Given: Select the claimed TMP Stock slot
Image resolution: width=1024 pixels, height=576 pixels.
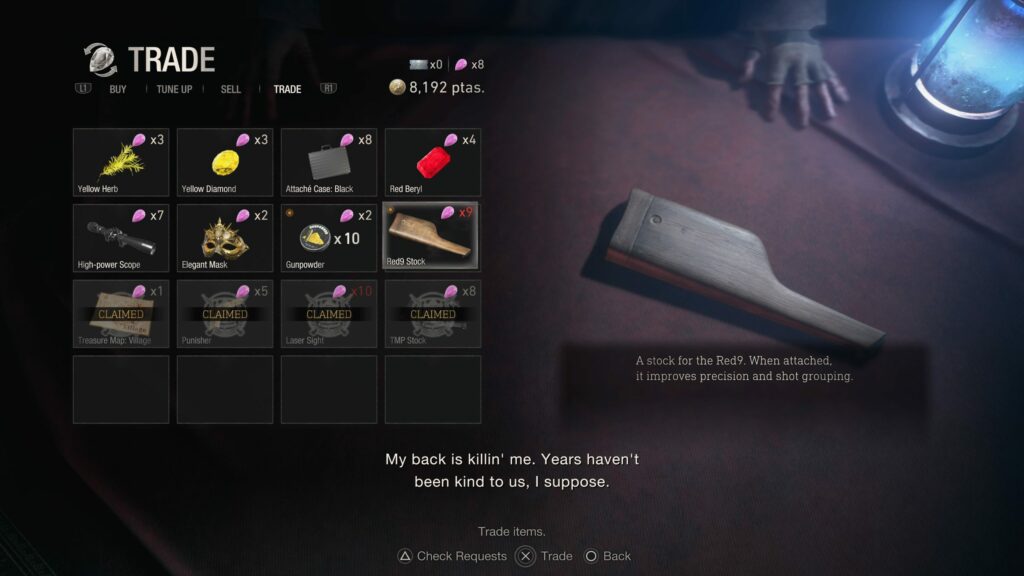Looking at the screenshot, I should coord(433,314).
